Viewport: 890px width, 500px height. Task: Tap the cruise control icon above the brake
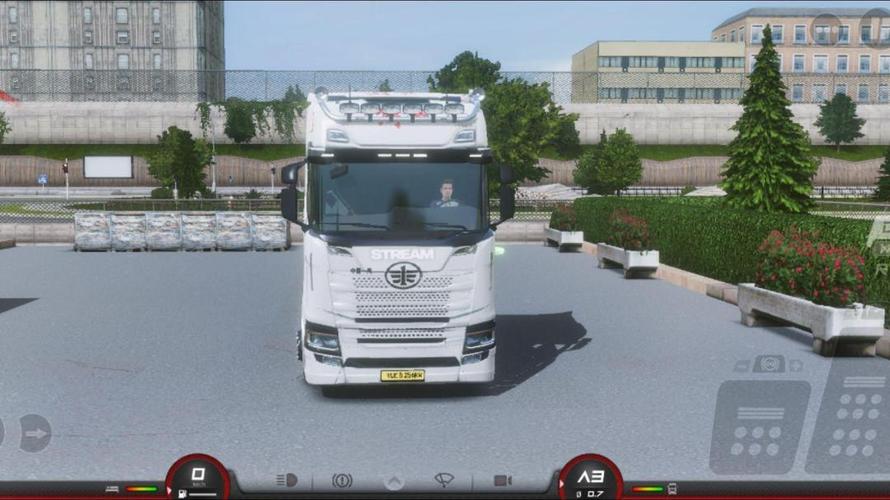click(768, 364)
